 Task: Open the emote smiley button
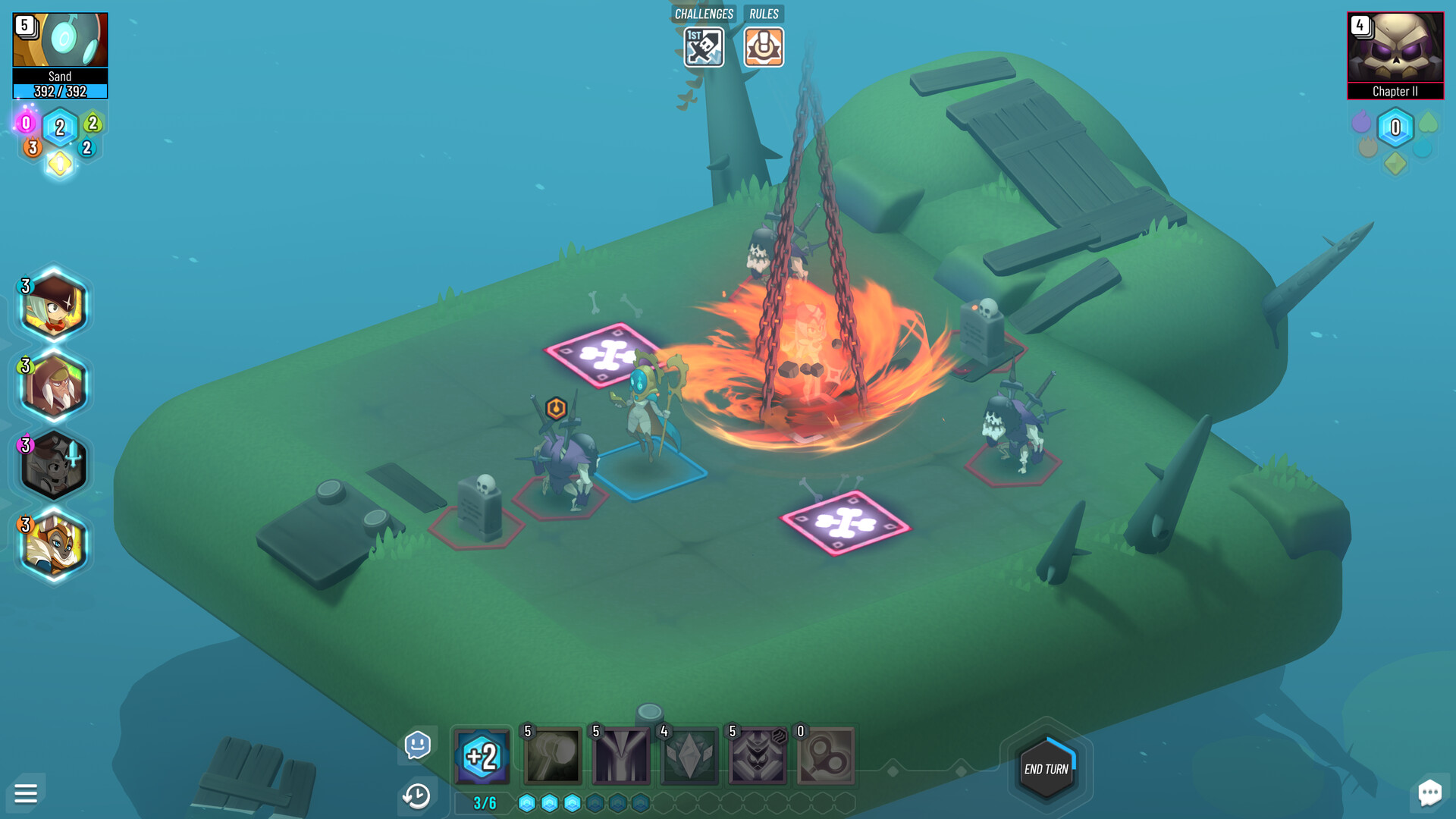coord(418,745)
